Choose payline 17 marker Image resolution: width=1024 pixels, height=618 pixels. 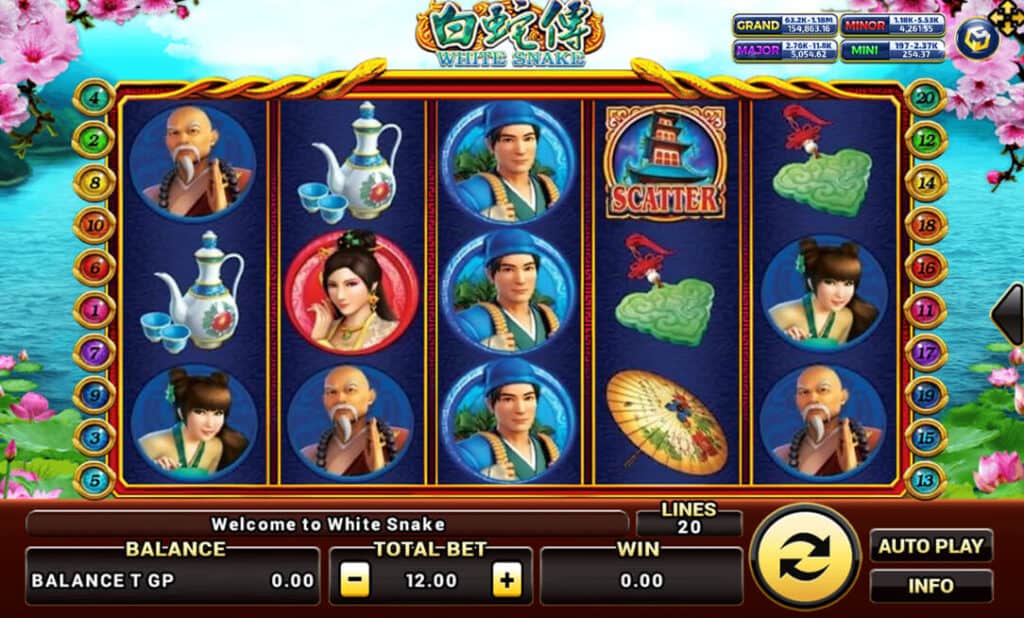coord(926,353)
